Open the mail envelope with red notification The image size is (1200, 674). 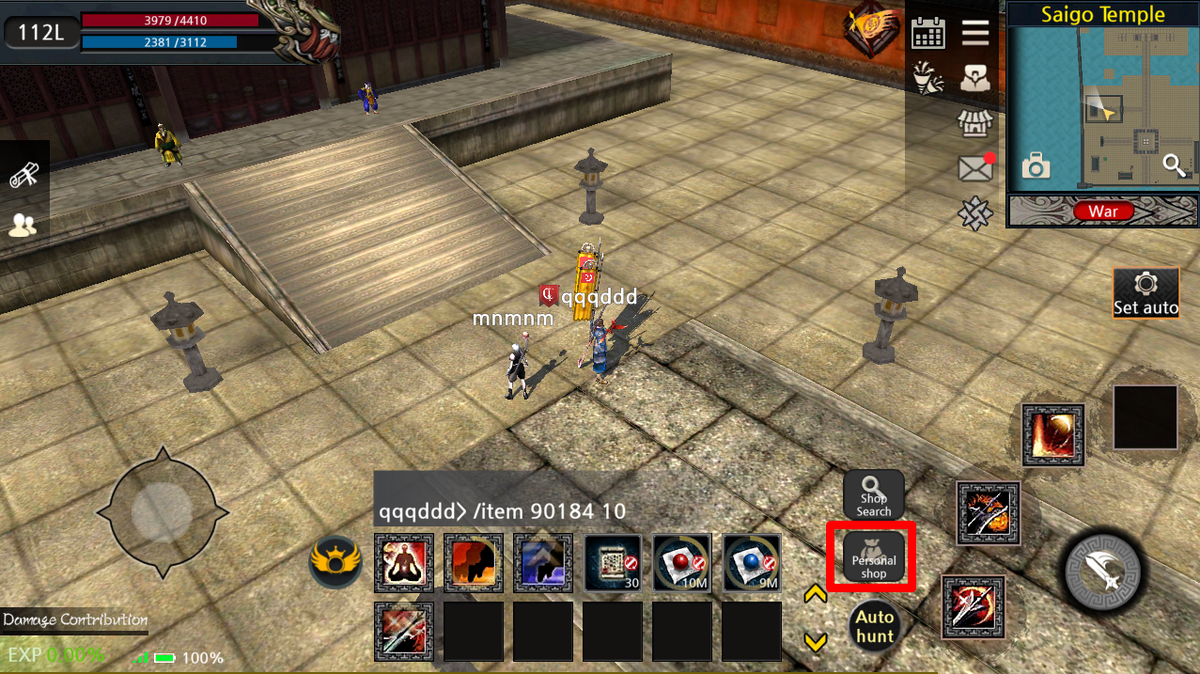tap(975, 168)
